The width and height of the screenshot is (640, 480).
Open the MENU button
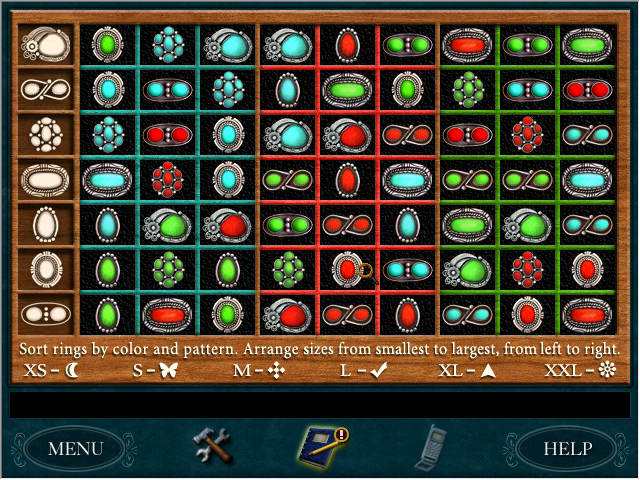point(75,448)
